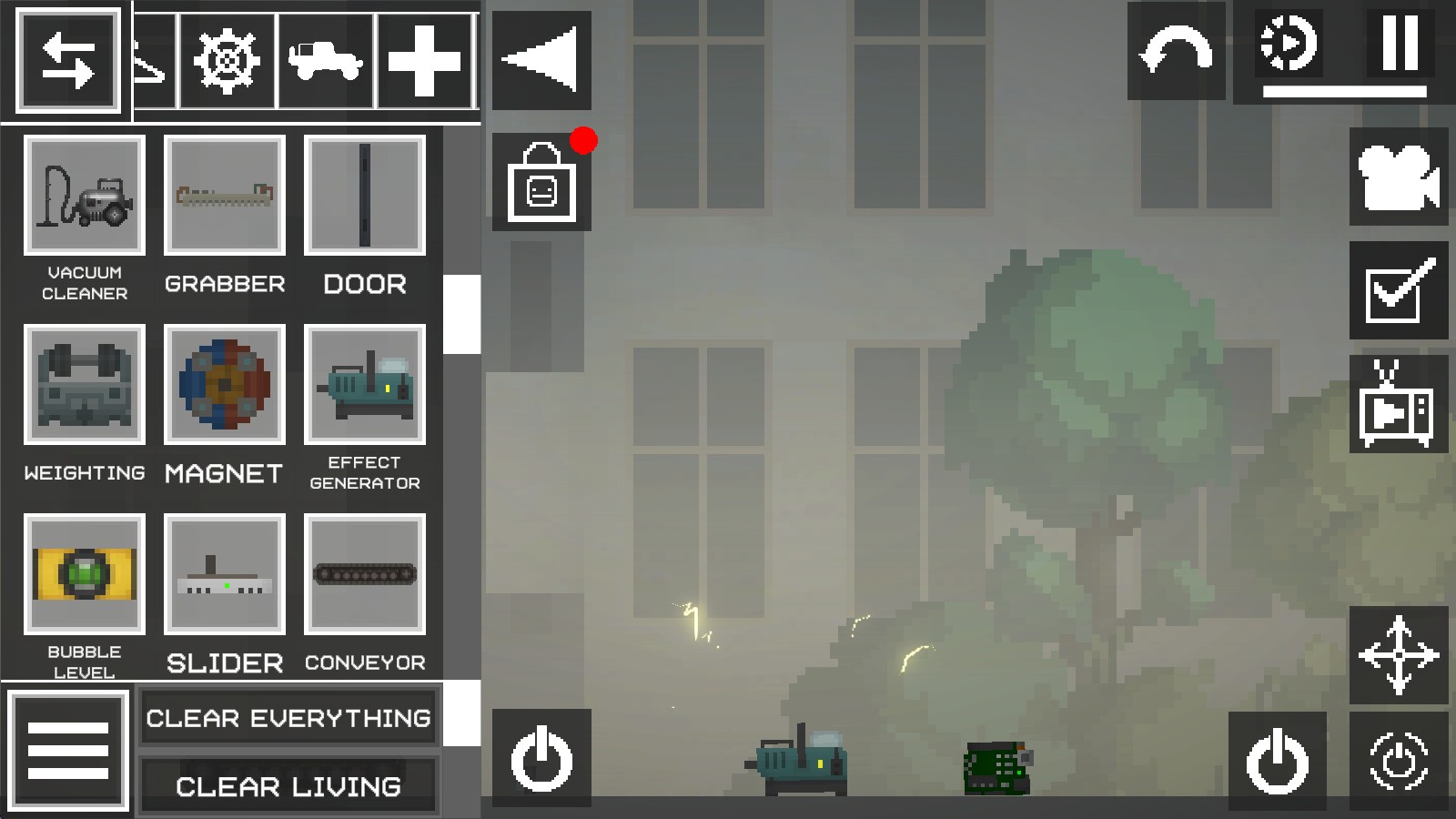
Task: Click the Clear Living button
Action: coord(288,786)
